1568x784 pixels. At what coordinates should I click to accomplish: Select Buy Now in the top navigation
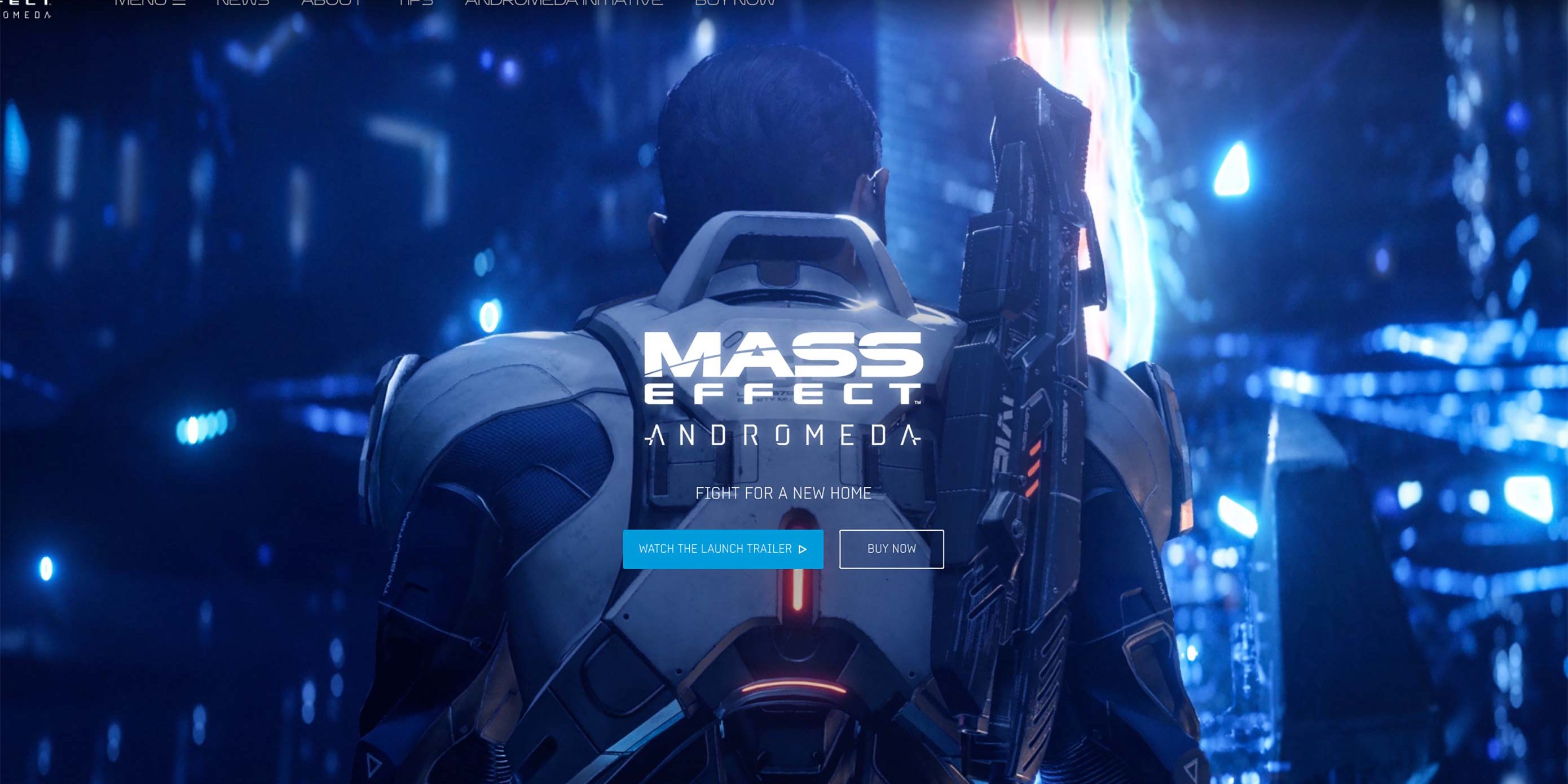tap(735, 2)
